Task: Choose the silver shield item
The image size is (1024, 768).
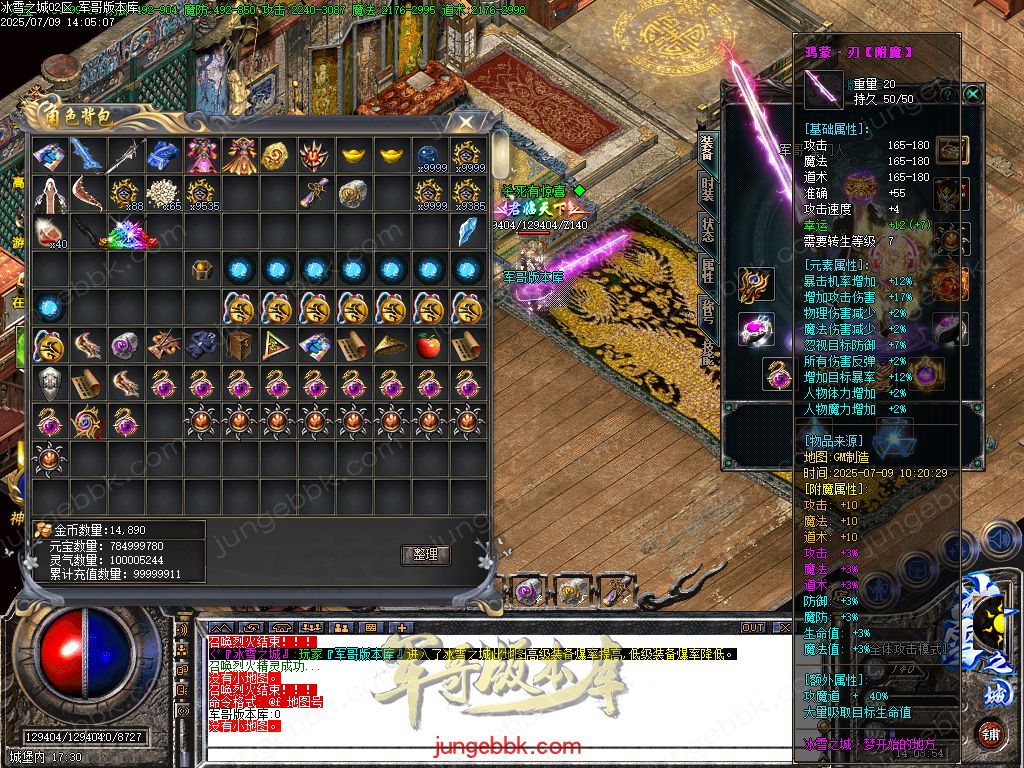Action: click(49, 383)
